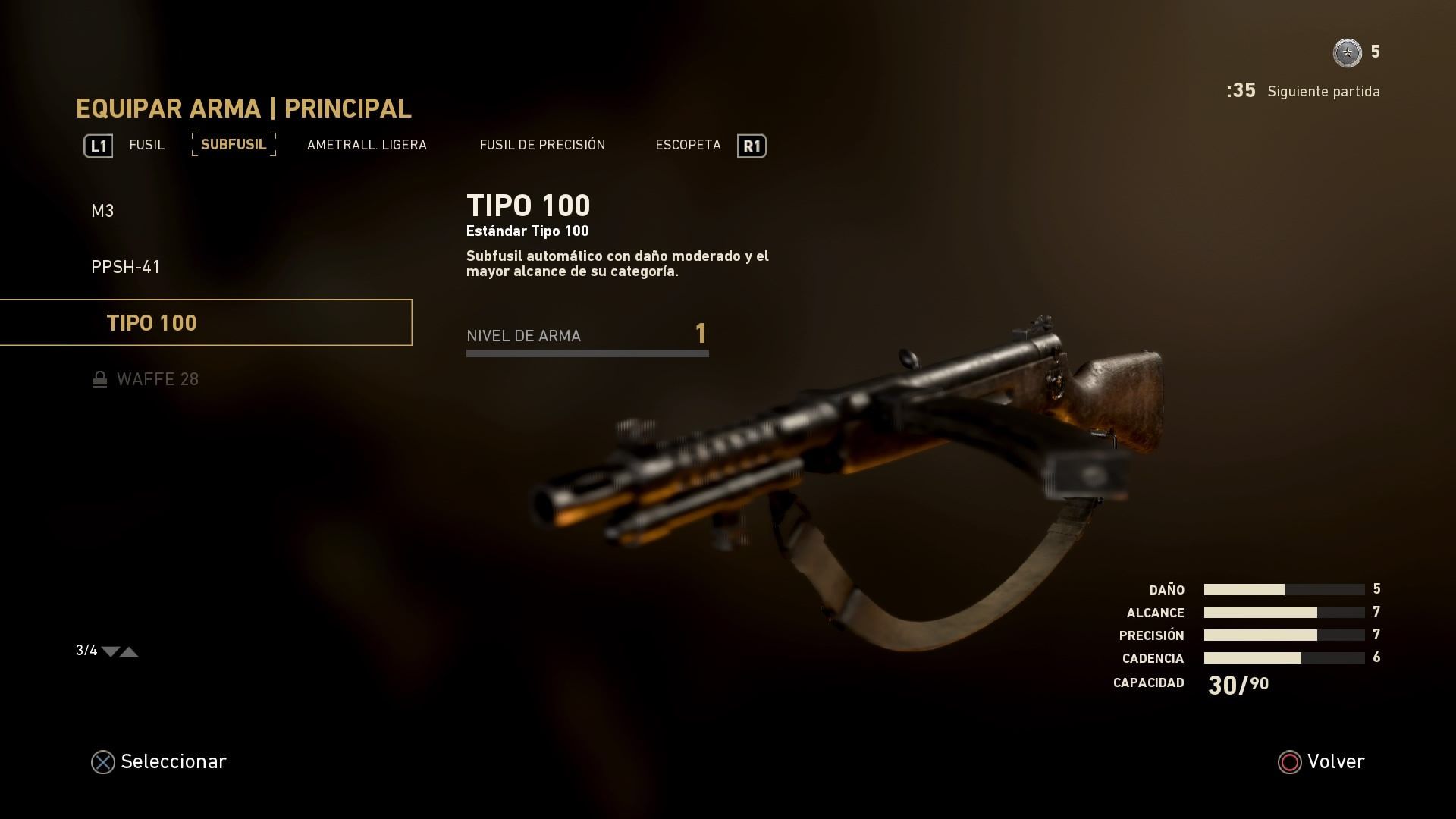This screenshot has width=1456, height=819.
Task: Confirm with the Seleccionar button
Action: pos(159,761)
